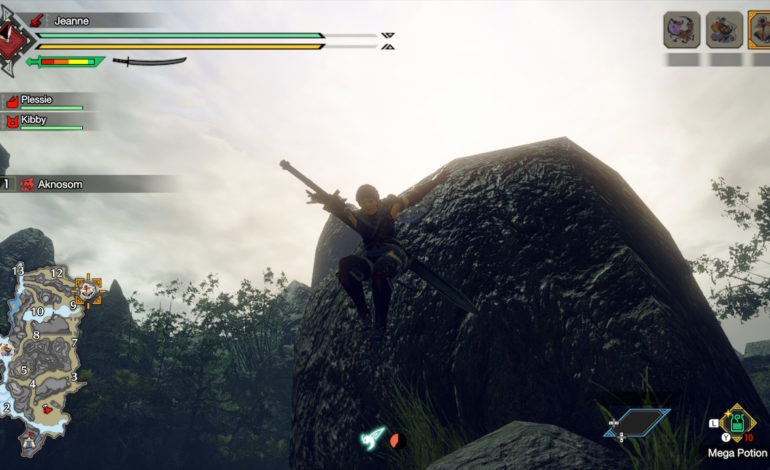Click the orange-highlighted monster icon at top right
The width and height of the screenshot is (770, 470).
(x=760, y=30)
